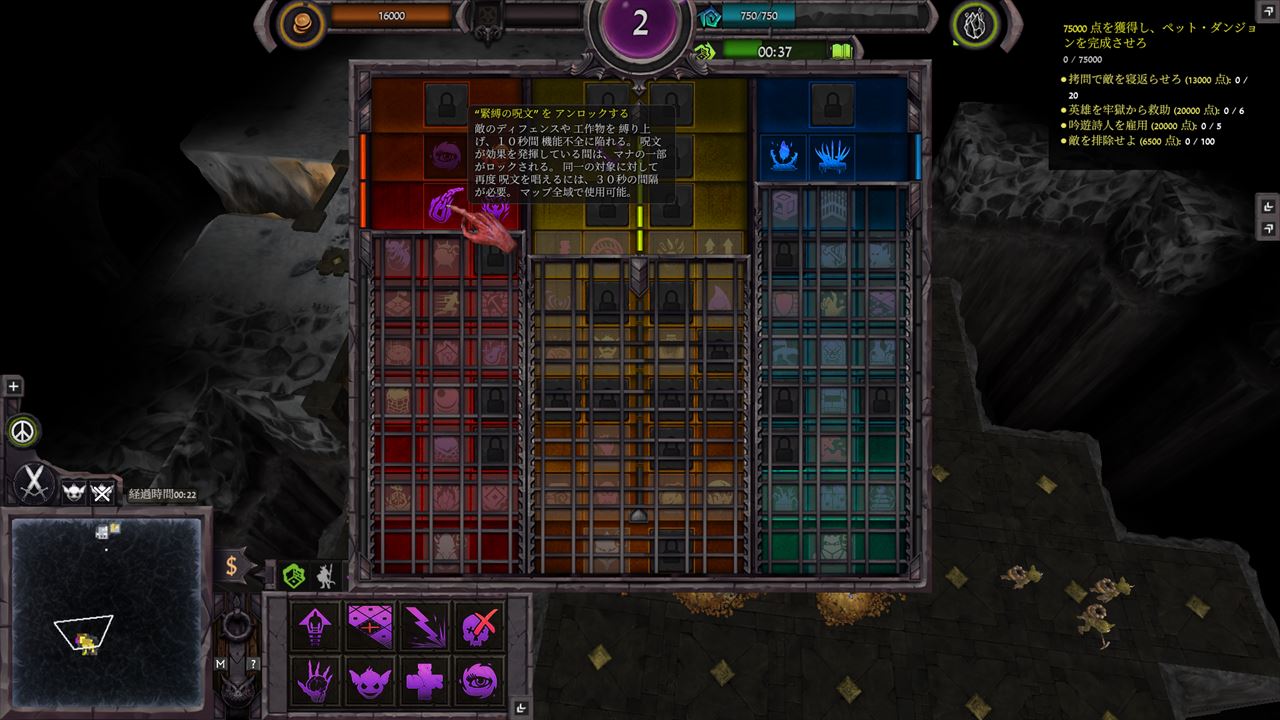
Task: Toggle the peace symbol button
Action: click(24, 431)
